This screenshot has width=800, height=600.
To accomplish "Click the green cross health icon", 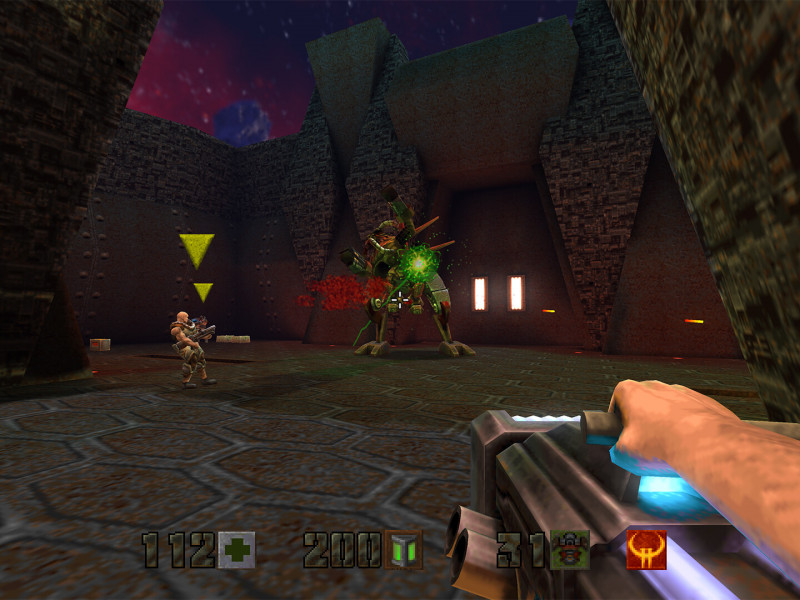I will coord(237,550).
